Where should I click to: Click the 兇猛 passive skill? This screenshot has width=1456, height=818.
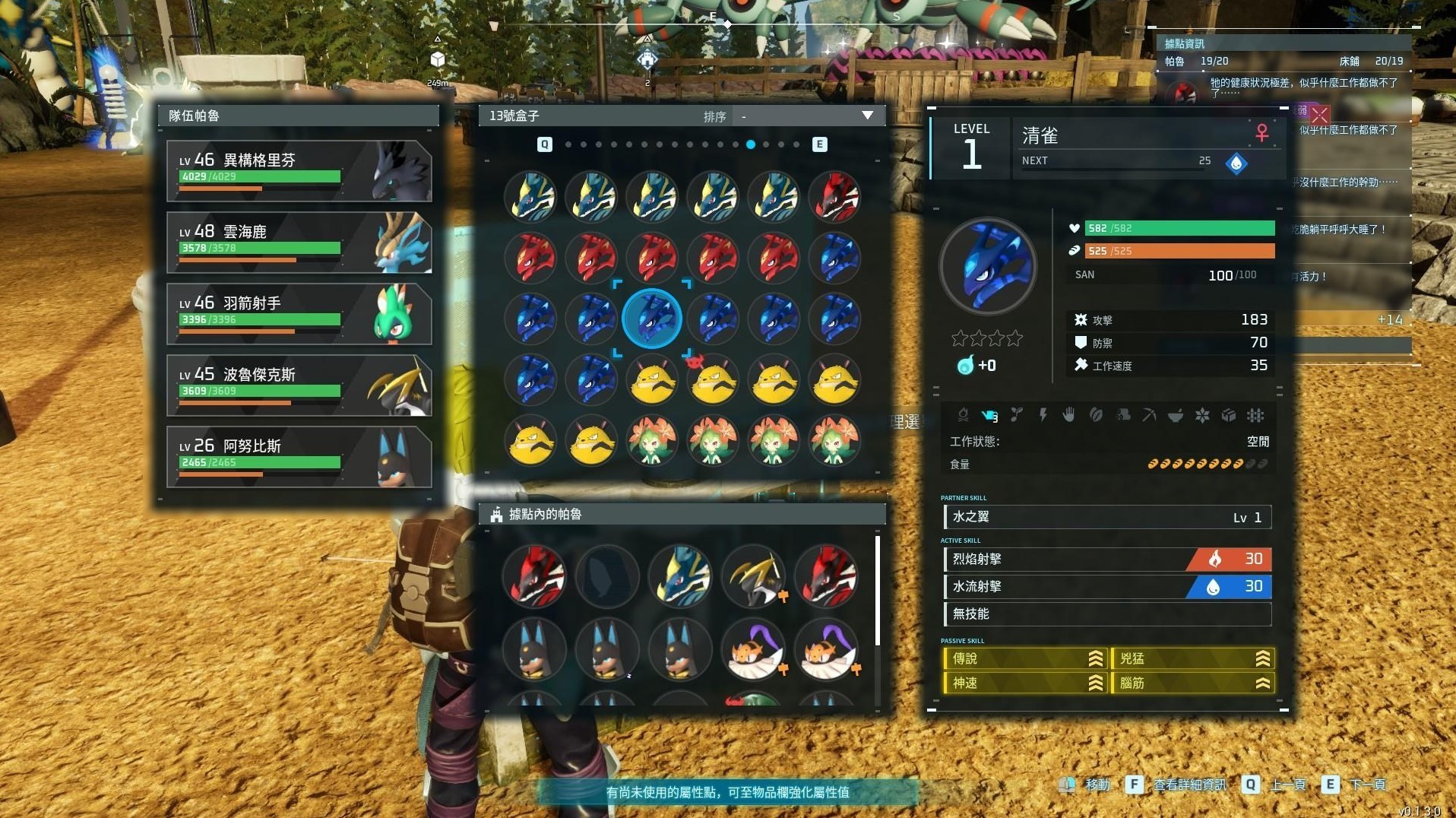(1191, 659)
